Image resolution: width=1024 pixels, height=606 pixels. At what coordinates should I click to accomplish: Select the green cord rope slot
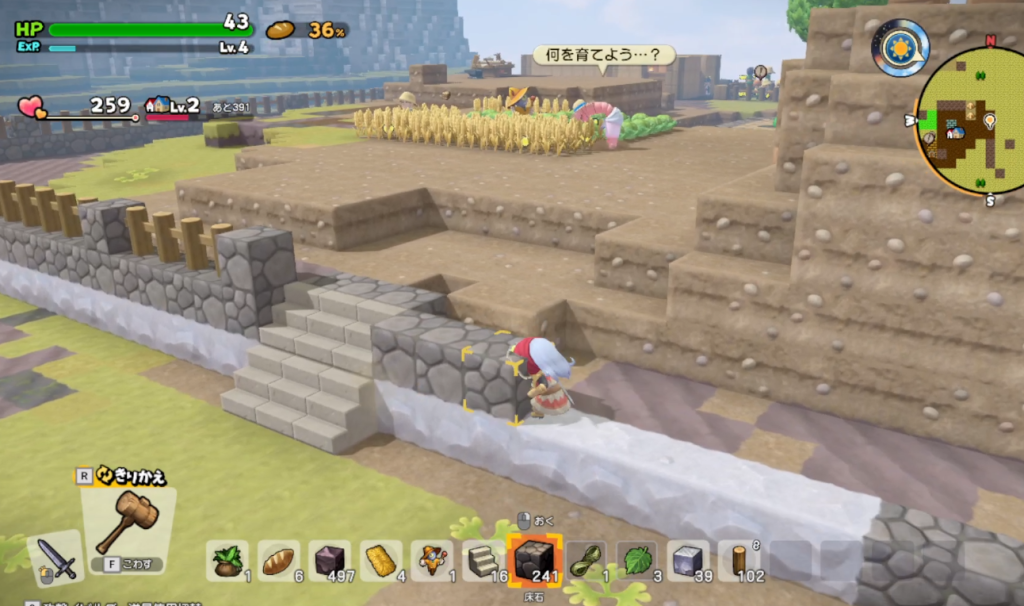(587, 561)
